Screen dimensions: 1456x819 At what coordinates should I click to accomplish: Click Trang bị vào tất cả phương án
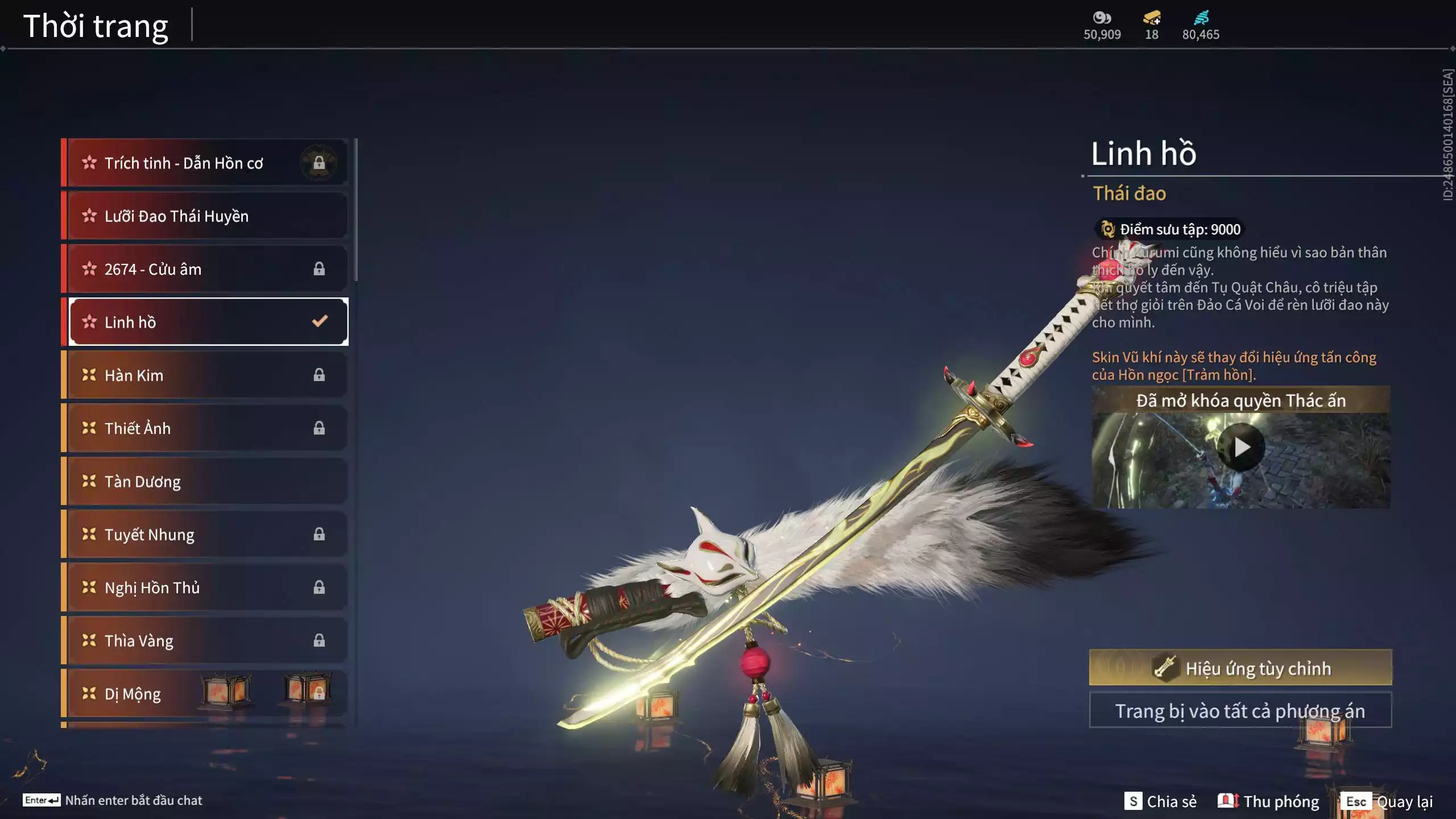coord(1240,710)
